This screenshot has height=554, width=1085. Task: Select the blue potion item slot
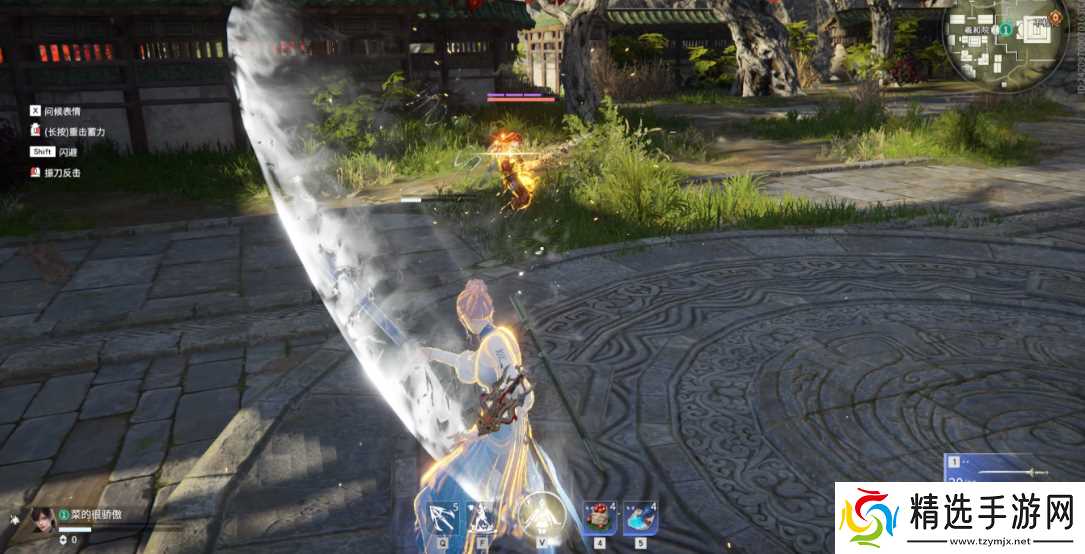coord(640,517)
